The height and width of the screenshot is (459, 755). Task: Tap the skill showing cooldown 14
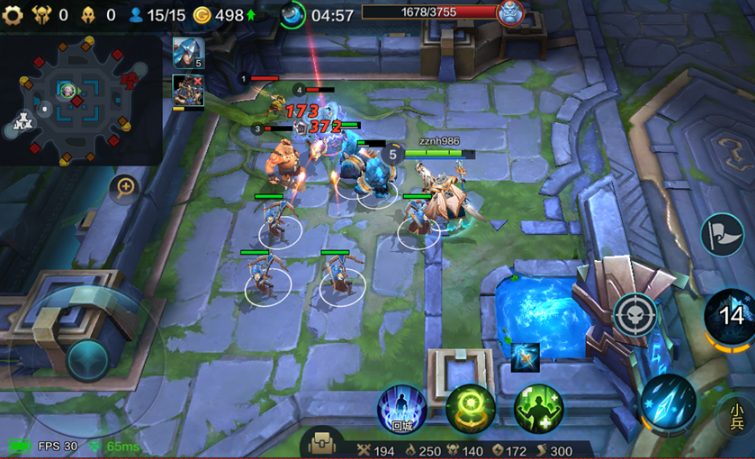coord(733,316)
